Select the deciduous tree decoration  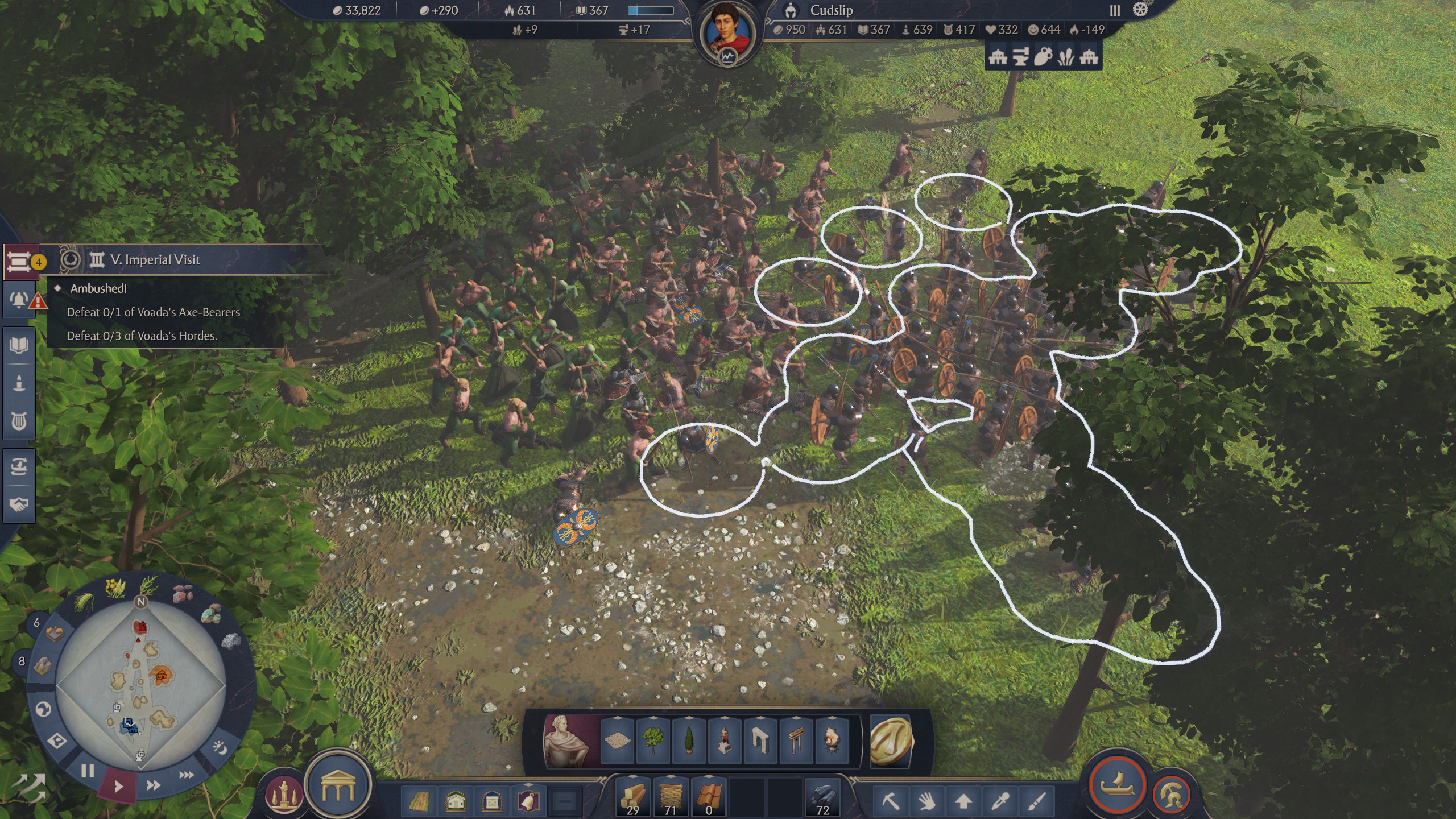pyautogui.click(x=653, y=740)
